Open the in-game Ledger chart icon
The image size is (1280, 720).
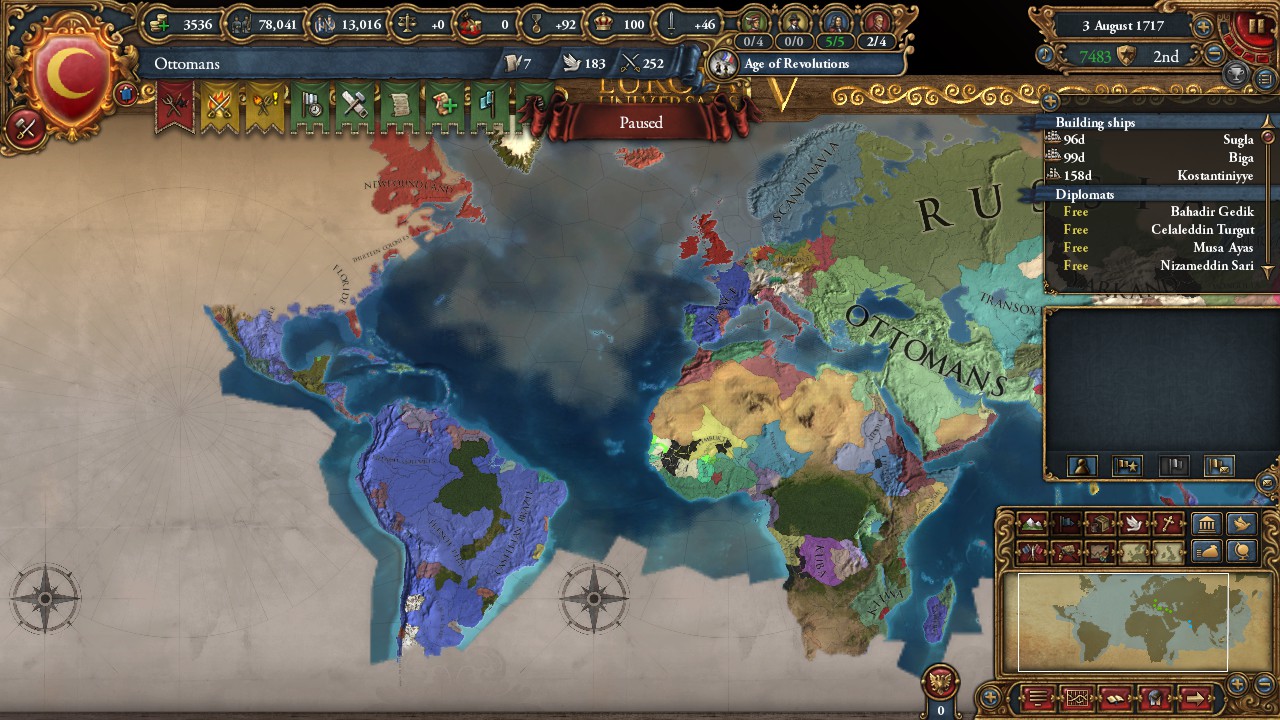click(1078, 697)
